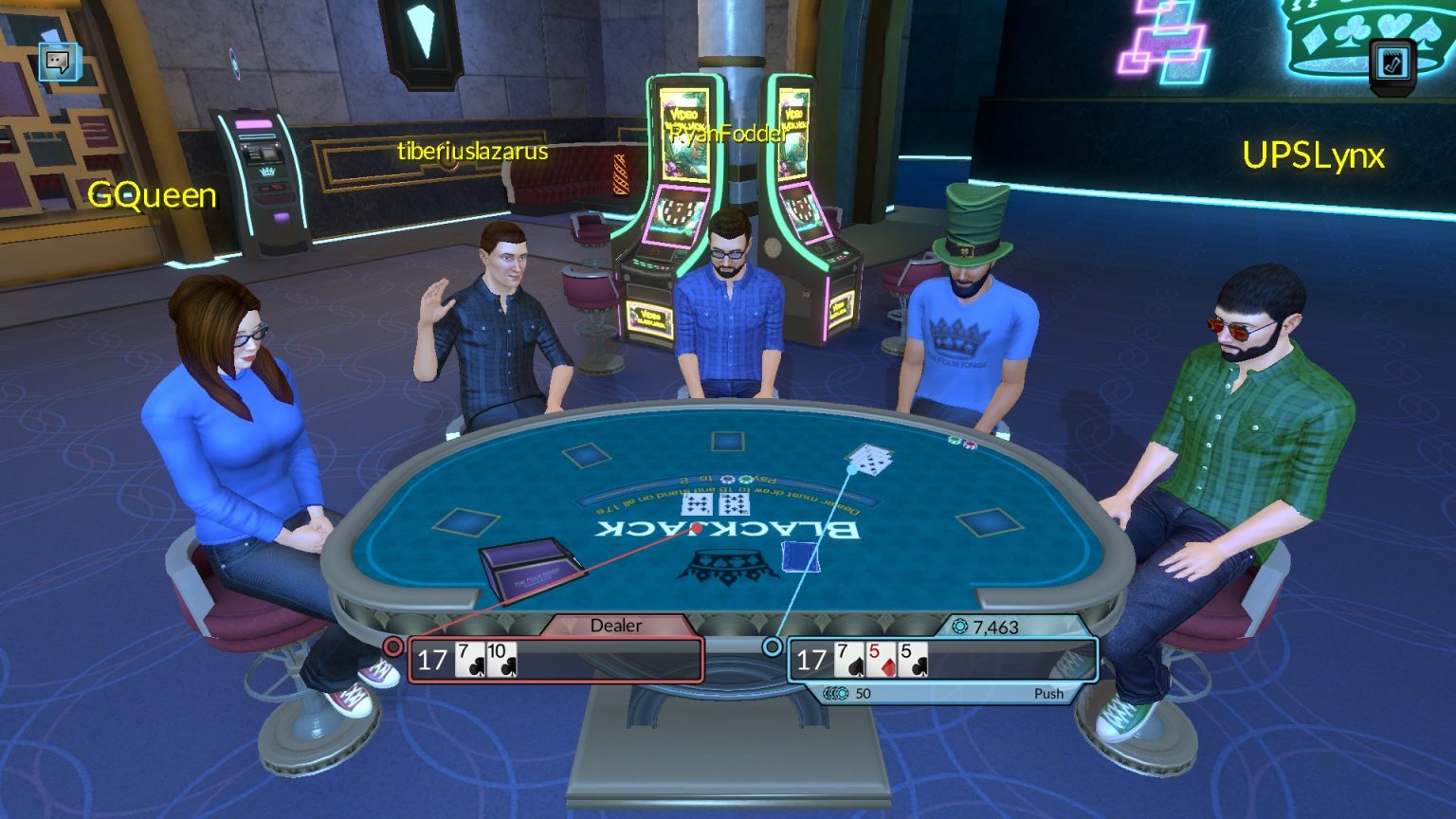1456x819 pixels.
Task: Click GQueen's player name
Action: (x=152, y=196)
